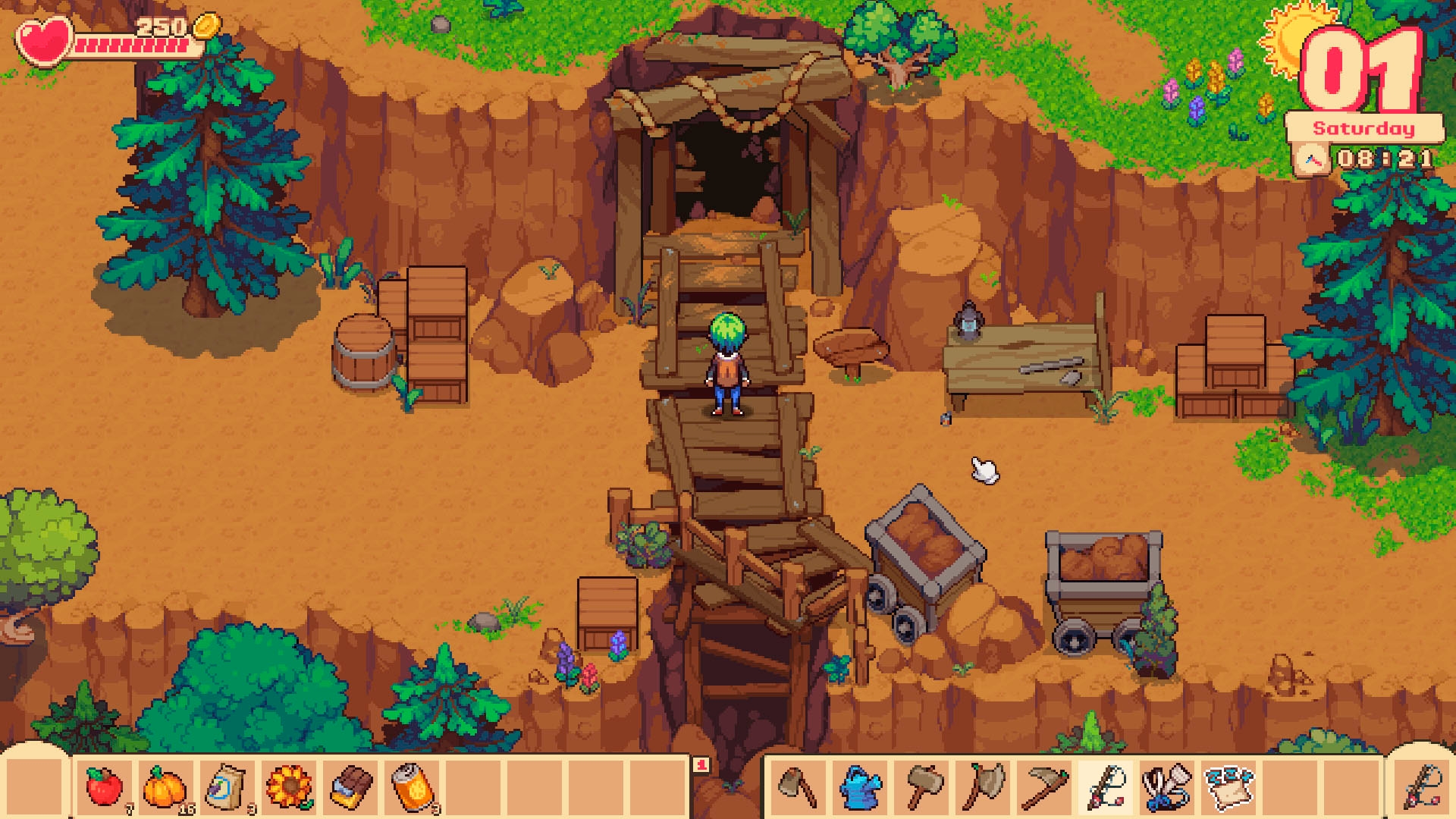The height and width of the screenshot is (819, 1456).
Task: Equip the blue watering can
Action: pyautogui.click(x=861, y=786)
